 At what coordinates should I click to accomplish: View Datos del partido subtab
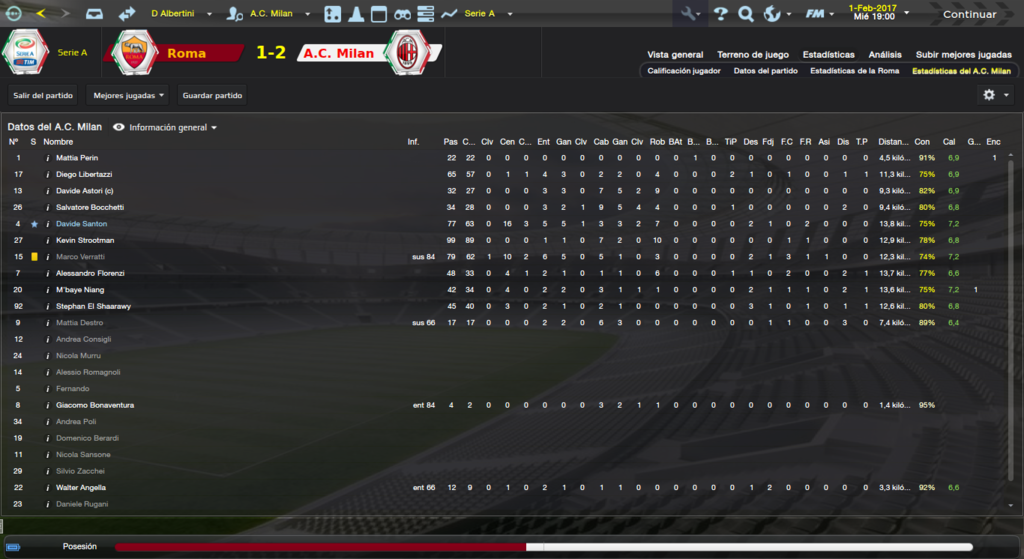point(765,71)
